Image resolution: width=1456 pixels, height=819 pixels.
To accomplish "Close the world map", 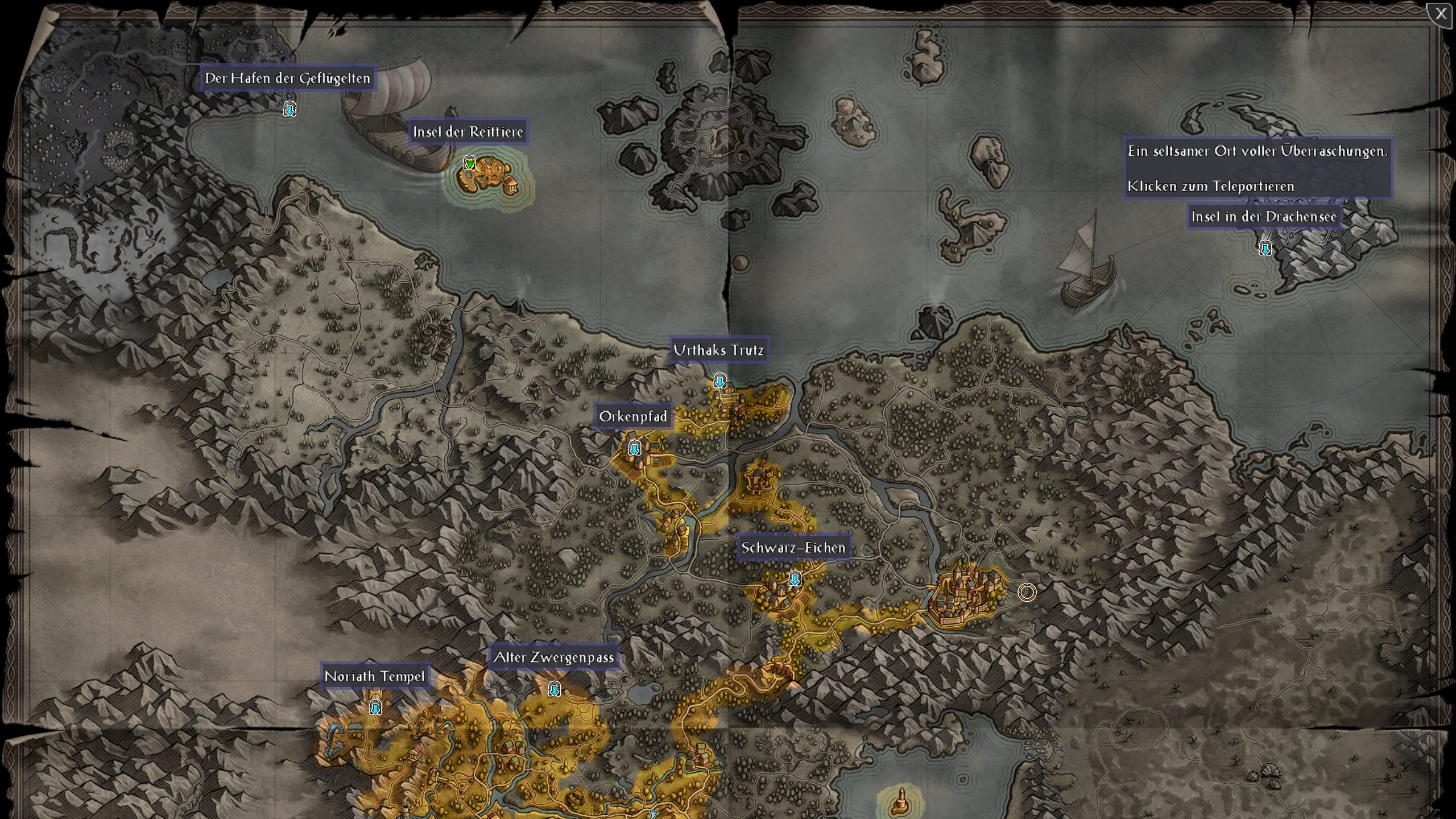I will (x=1440, y=14).
